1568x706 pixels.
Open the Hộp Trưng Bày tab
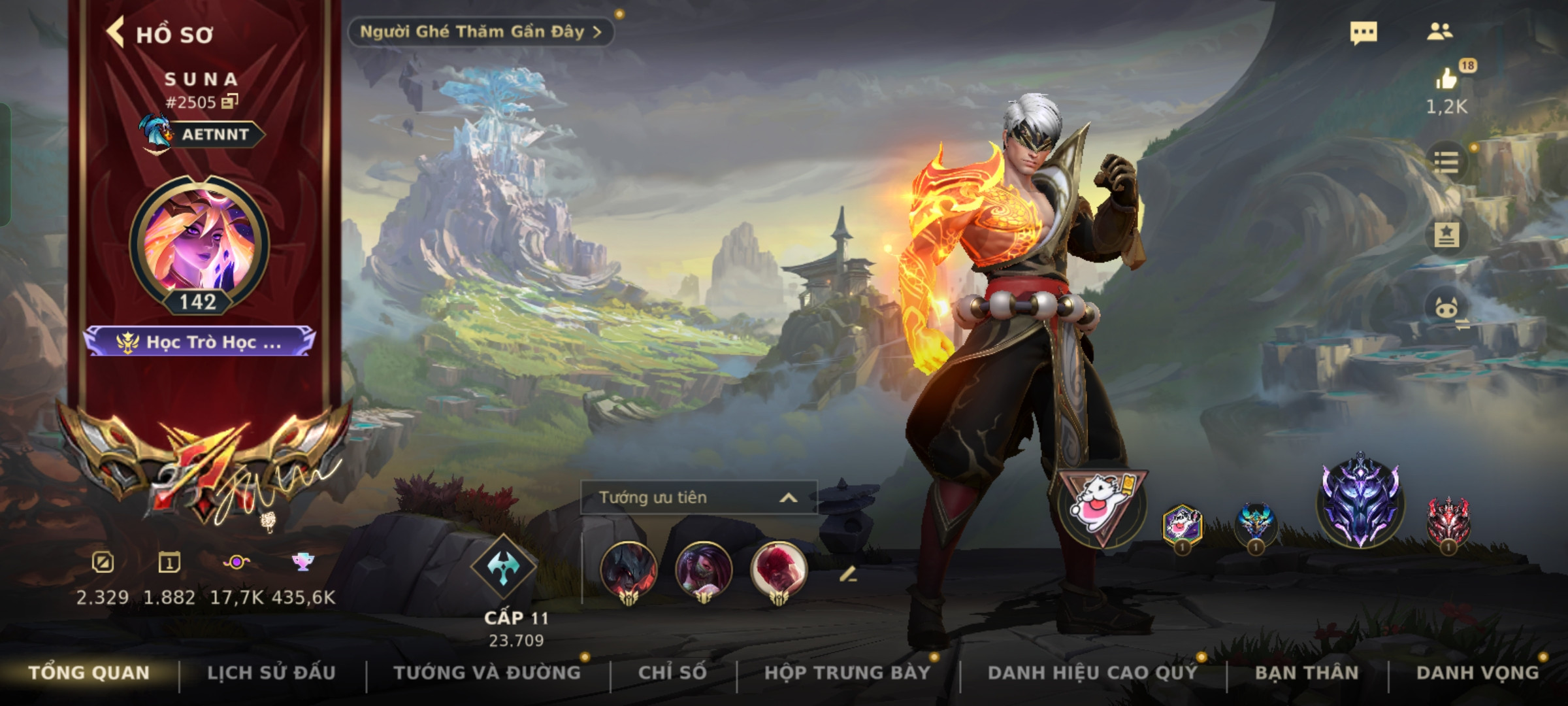847,673
